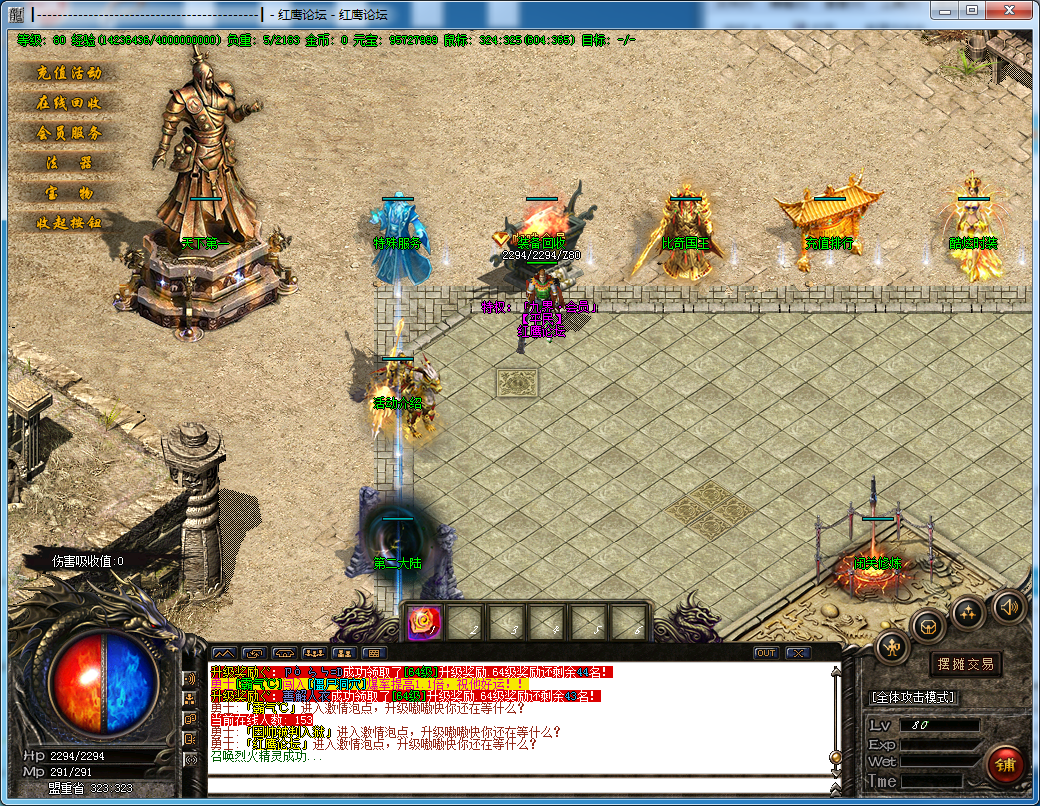The height and width of the screenshot is (806, 1040).
Task: Open the 摆摊交易 stall trading button
Action: (965, 664)
